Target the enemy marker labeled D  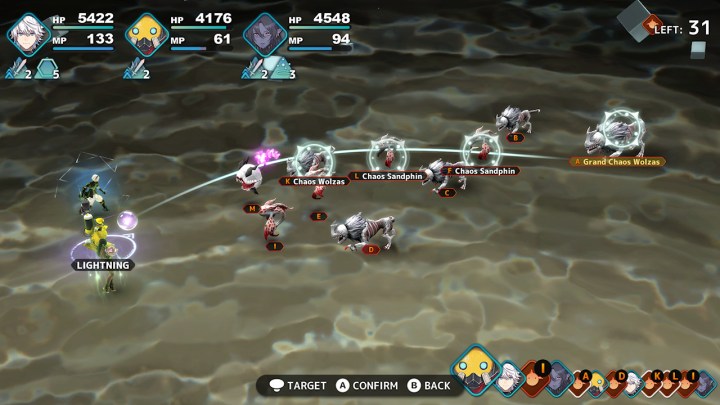pyautogui.click(x=371, y=249)
